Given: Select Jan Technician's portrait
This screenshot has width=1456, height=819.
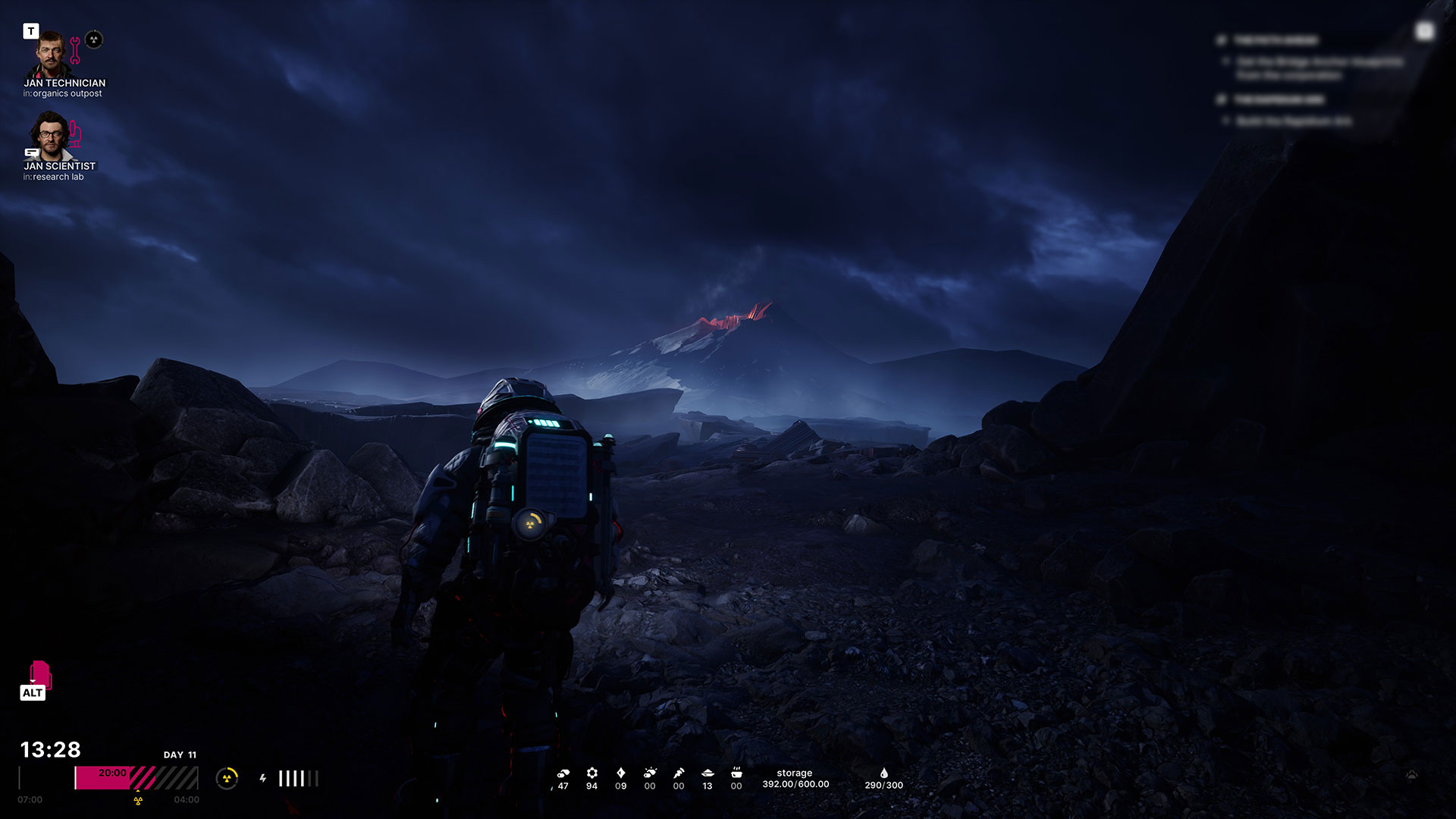Looking at the screenshot, I should pyautogui.click(x=51, y=54).
